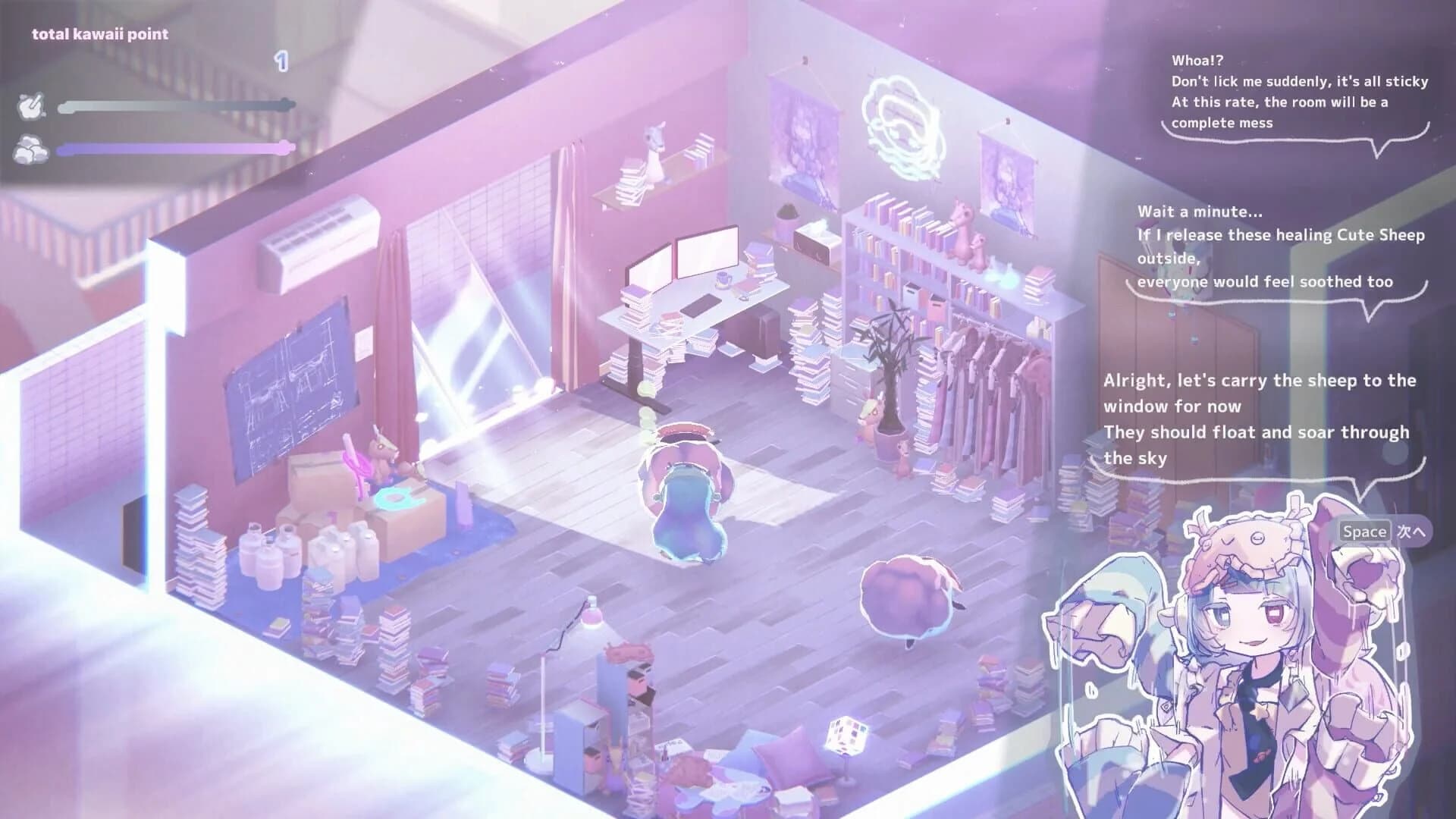Click the total kawaii point counter
1456x819 pixels.
coord(100,33)
